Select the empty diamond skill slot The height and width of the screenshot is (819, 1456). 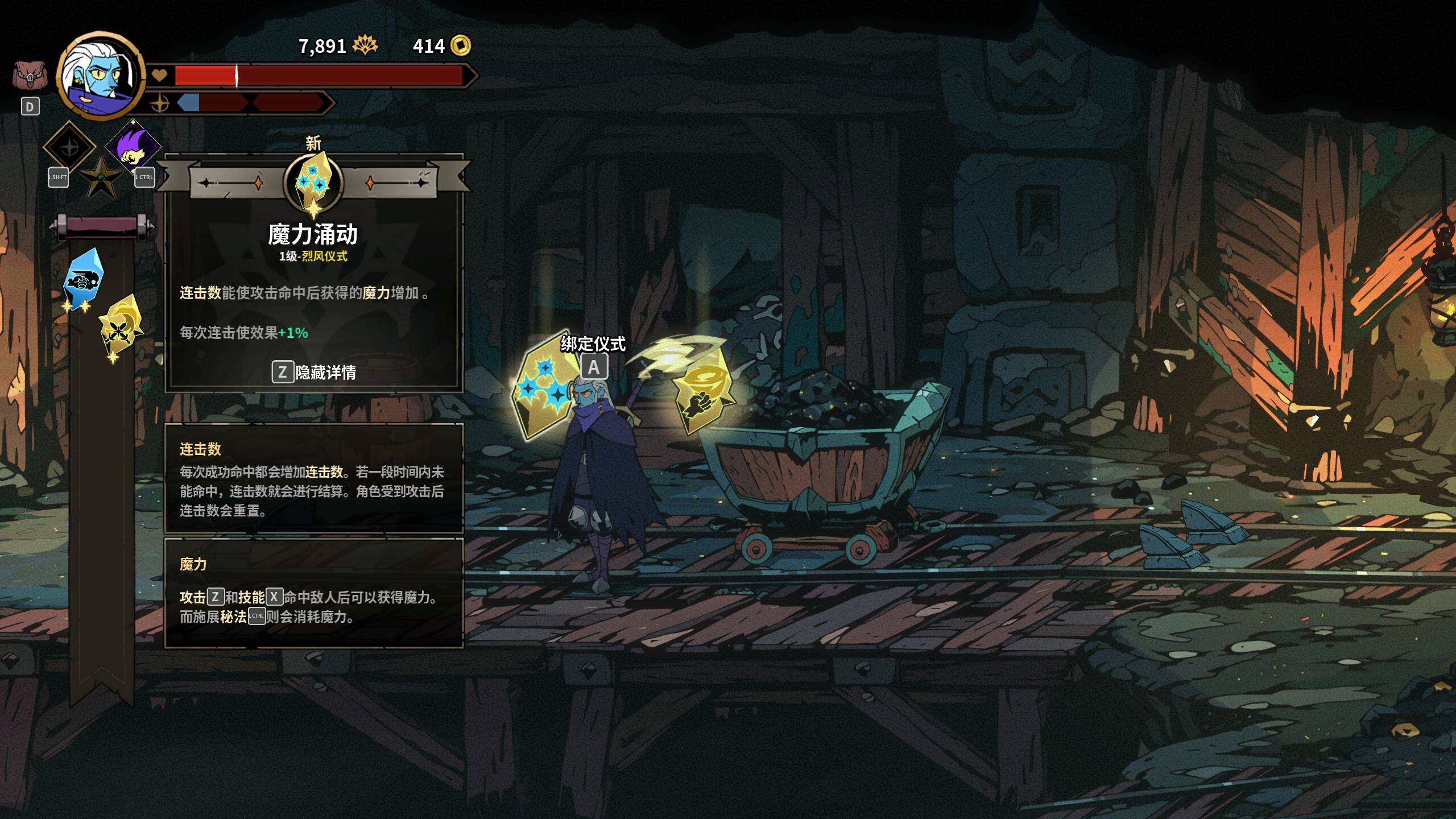(x=69, y=147)
